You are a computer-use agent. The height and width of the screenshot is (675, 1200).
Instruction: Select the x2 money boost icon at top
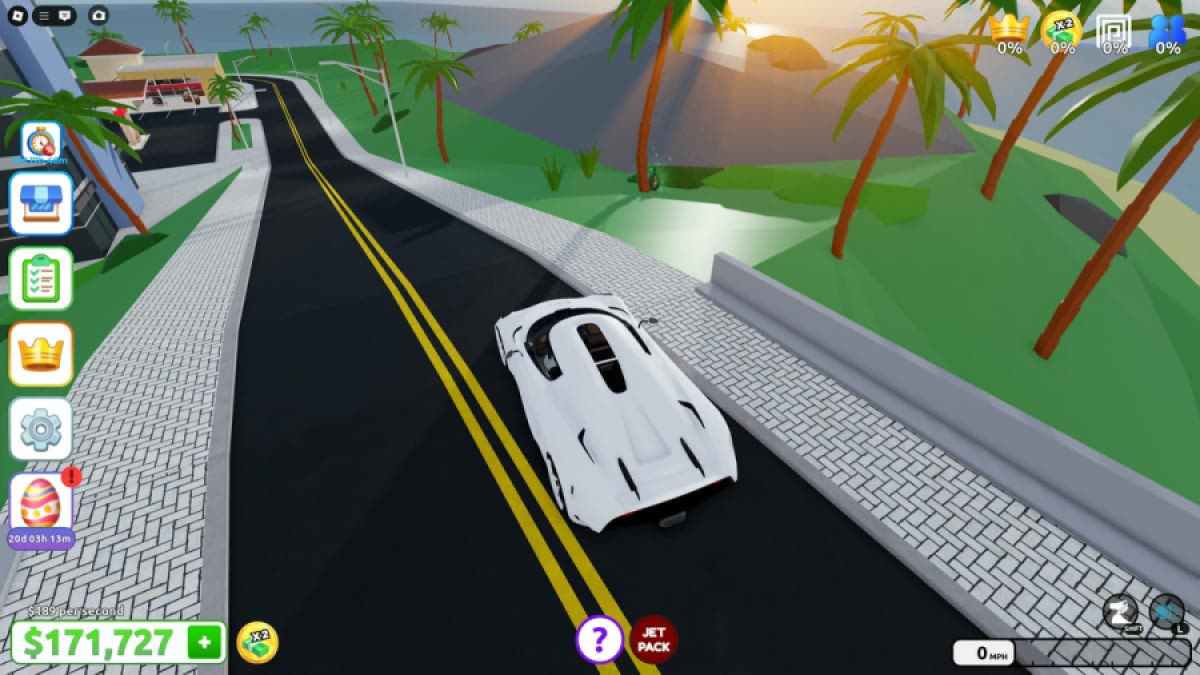tap(1061, 31)
